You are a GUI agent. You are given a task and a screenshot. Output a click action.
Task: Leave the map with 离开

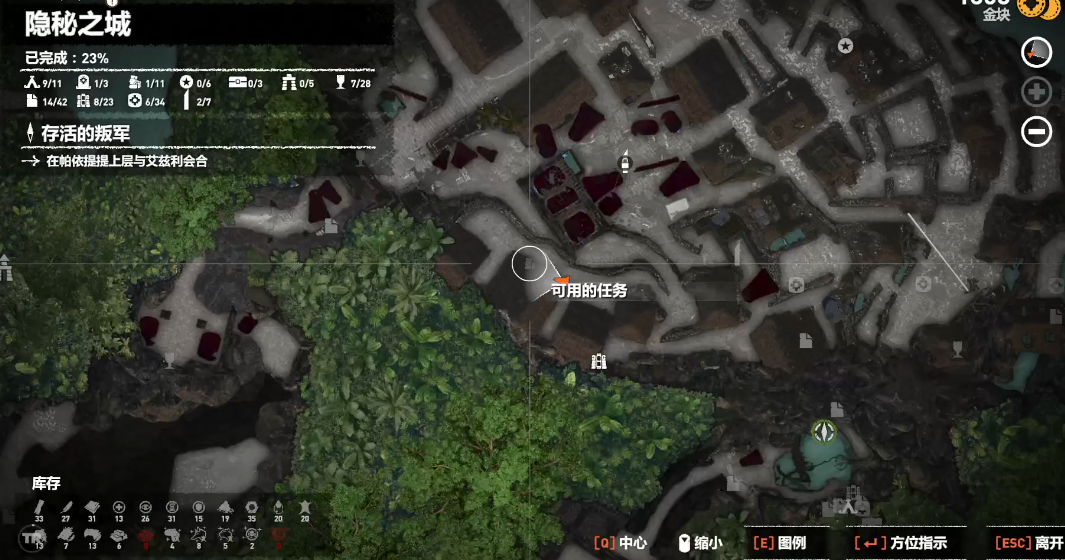(1029, 543)
